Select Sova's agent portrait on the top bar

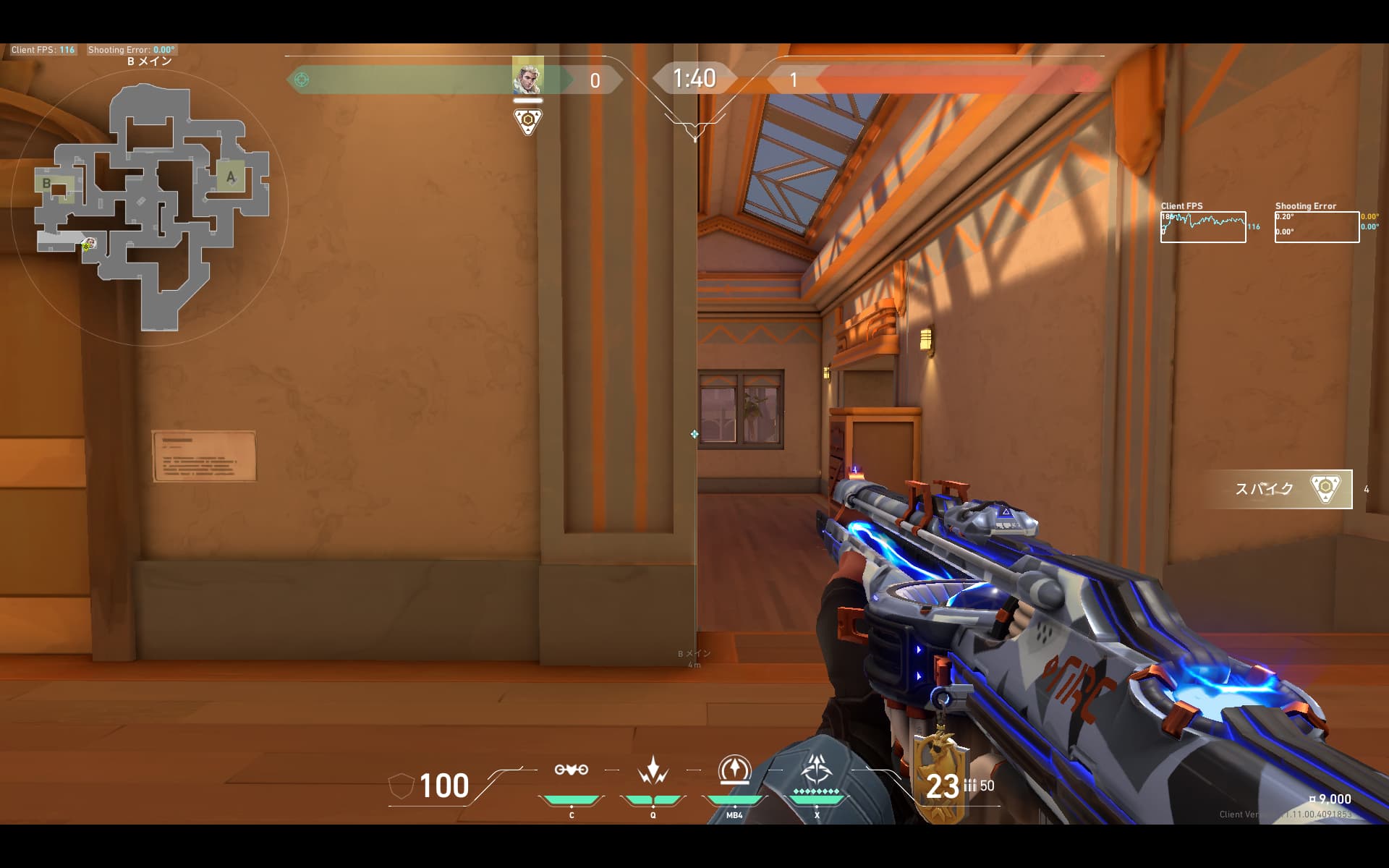[527, 76]
